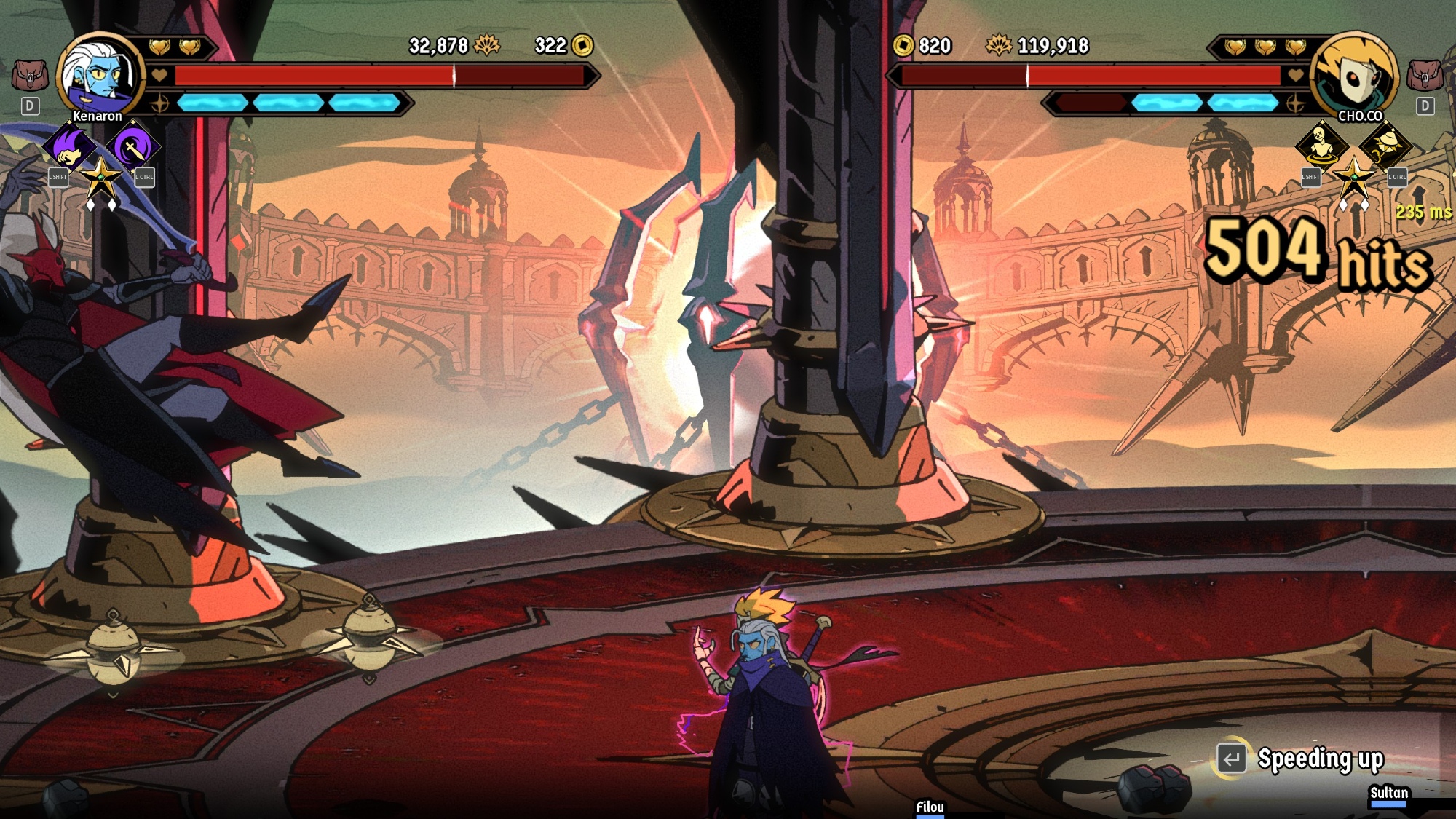This screenshot has height=819, width=1456.
Task: Activate Kenaron's purple dagger swirl ability
Action: point(133,148)
